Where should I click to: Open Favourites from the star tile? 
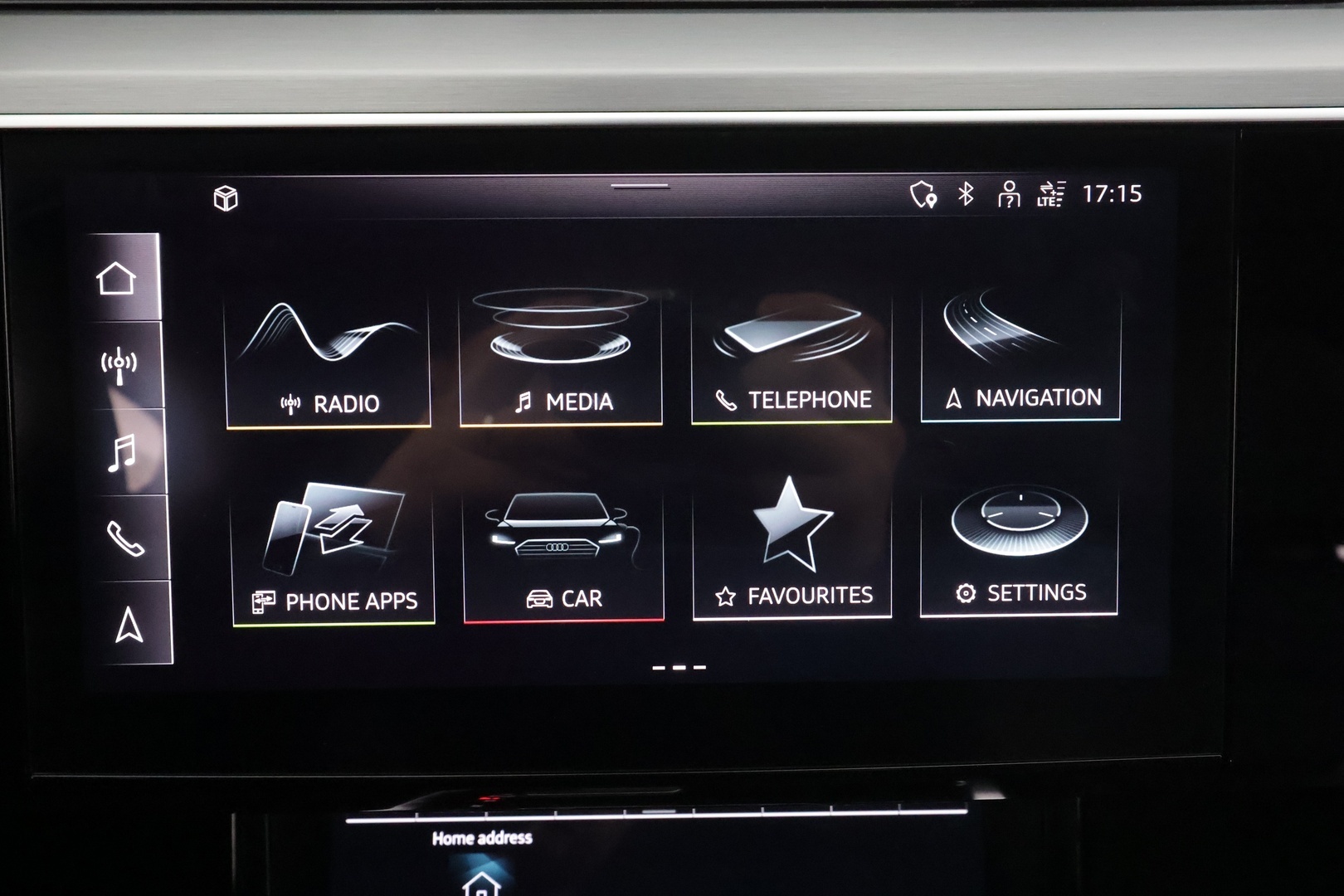[792, 543]
